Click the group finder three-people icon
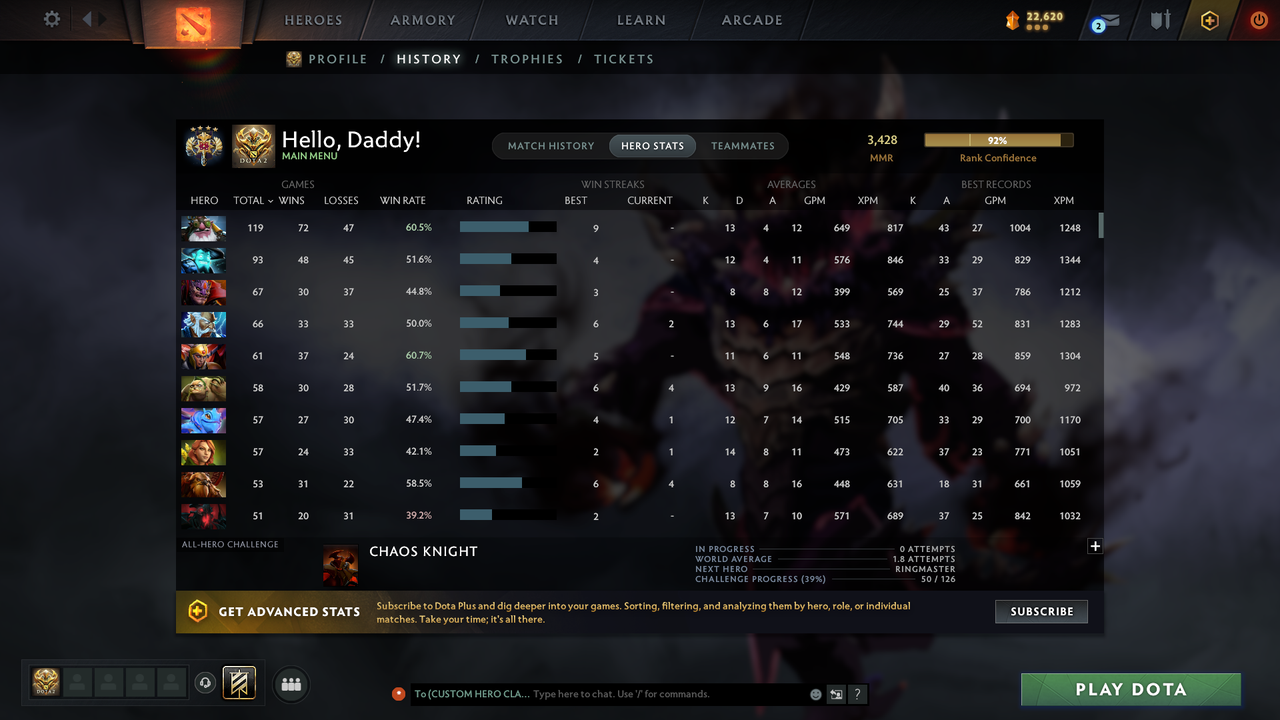The height and width of the screenshot is (720, 1280). (x=290, y=684)
